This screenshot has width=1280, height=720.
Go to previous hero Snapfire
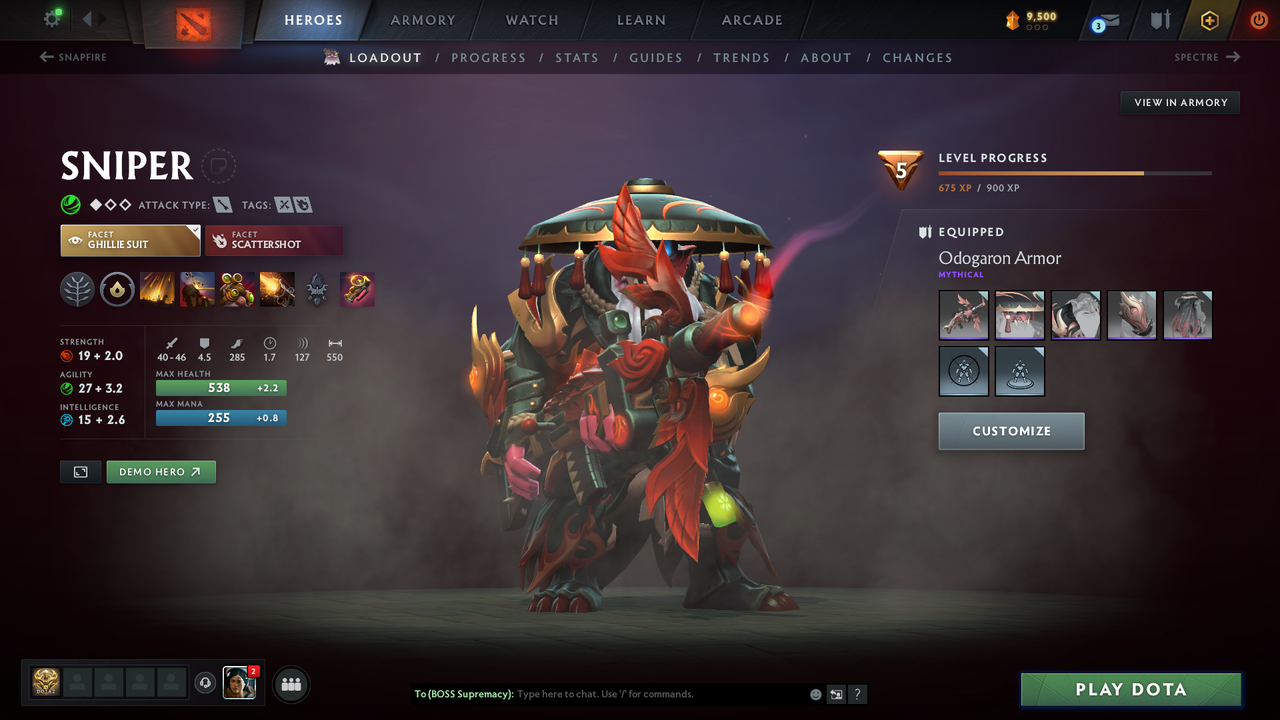coord(72,57)
